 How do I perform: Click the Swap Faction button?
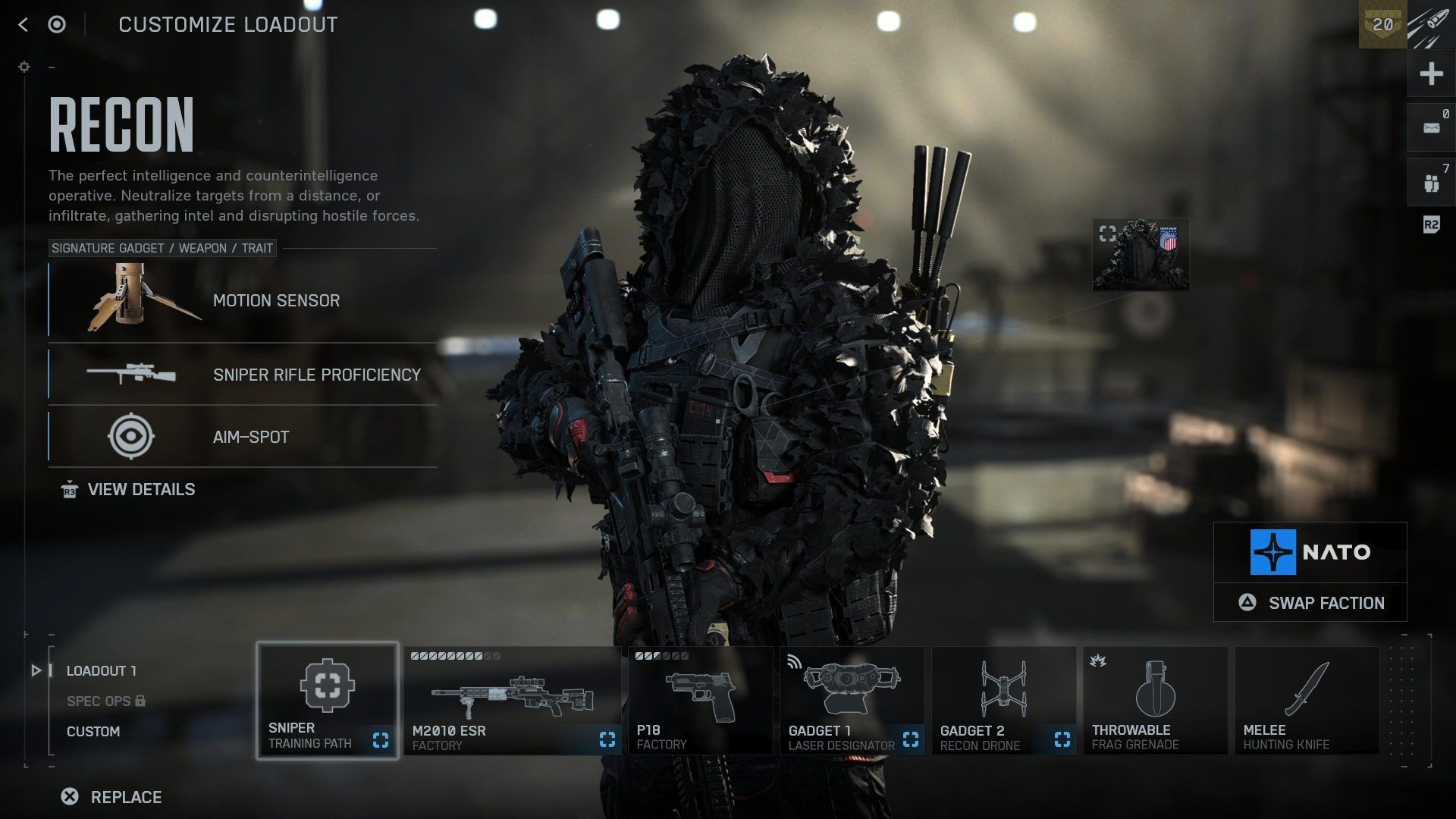tap(1310, 603)
